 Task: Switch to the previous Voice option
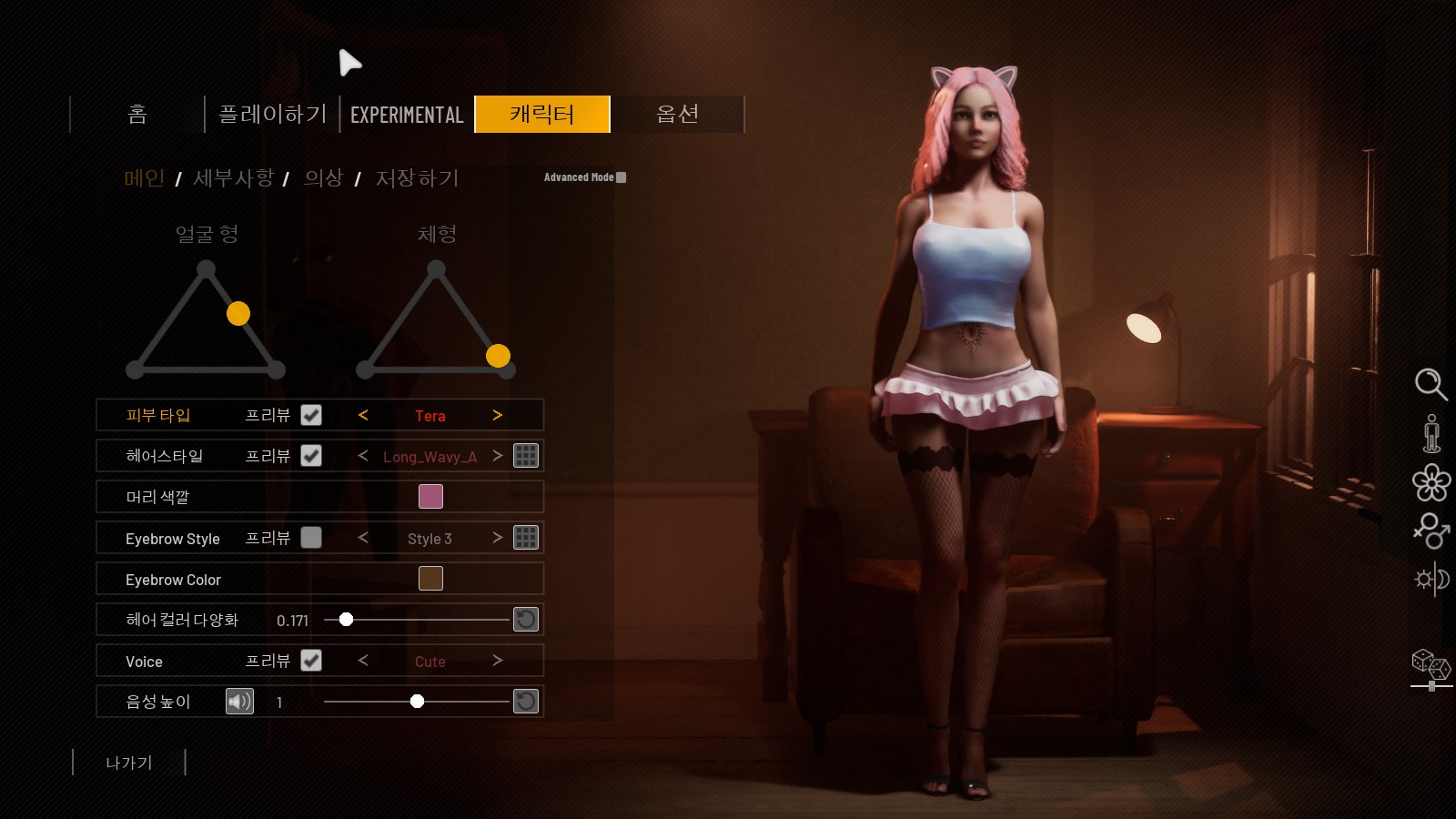coord(363,661)
